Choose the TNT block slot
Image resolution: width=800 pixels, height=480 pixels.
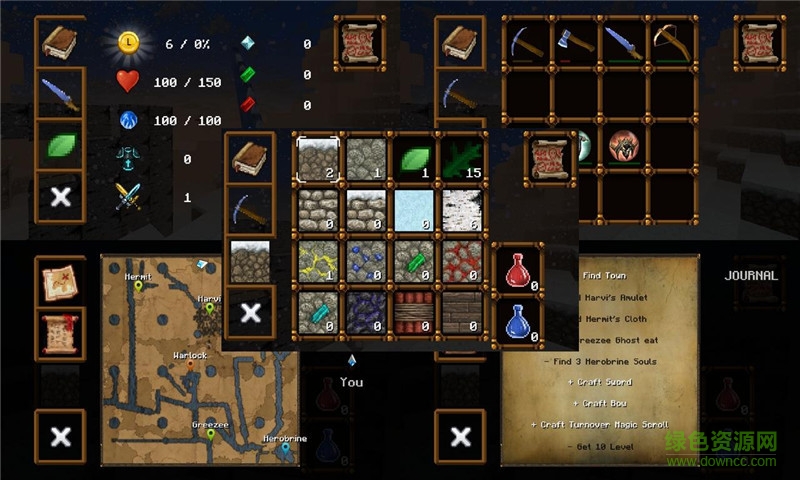pyautogui.click(x=414, y=312)
